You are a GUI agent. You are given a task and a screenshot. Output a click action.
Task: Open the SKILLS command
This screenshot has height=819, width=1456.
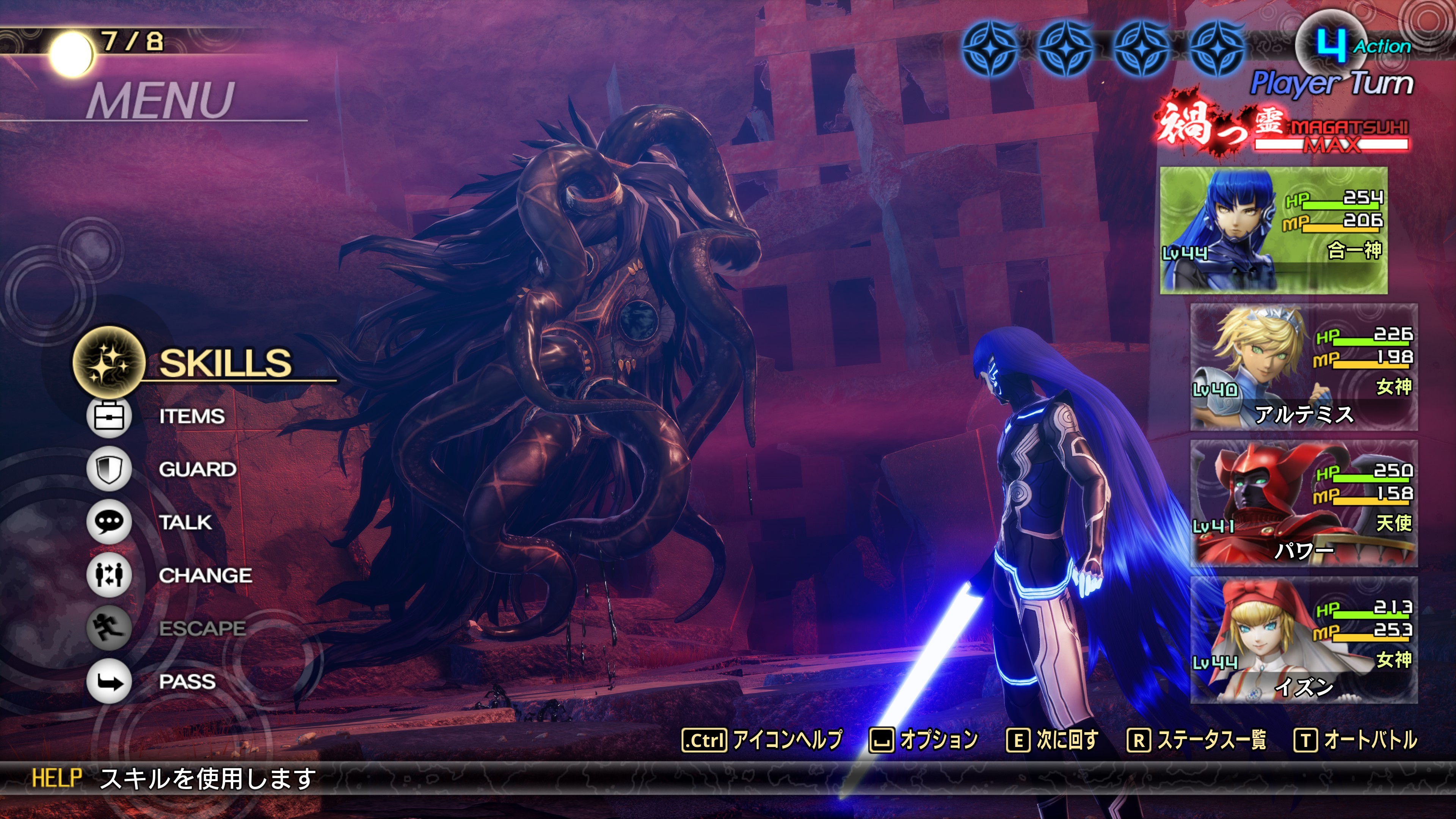pos(224,362)
